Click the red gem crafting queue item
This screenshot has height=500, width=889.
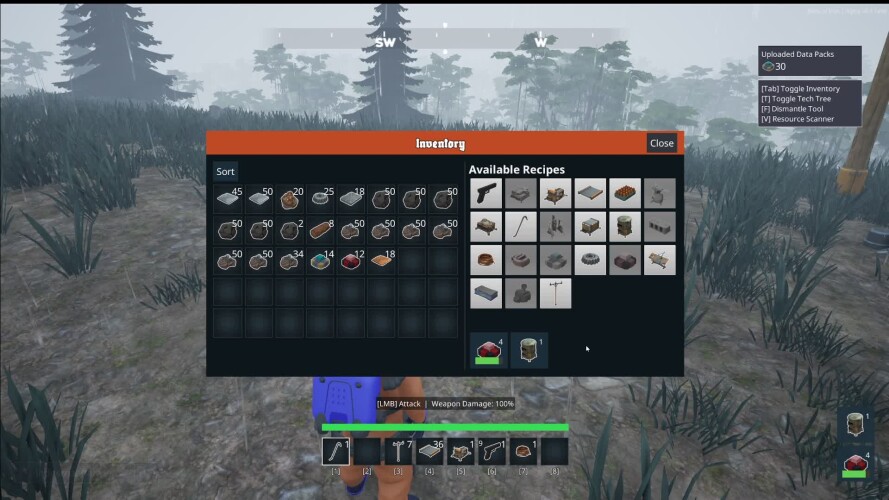[487, 350]
